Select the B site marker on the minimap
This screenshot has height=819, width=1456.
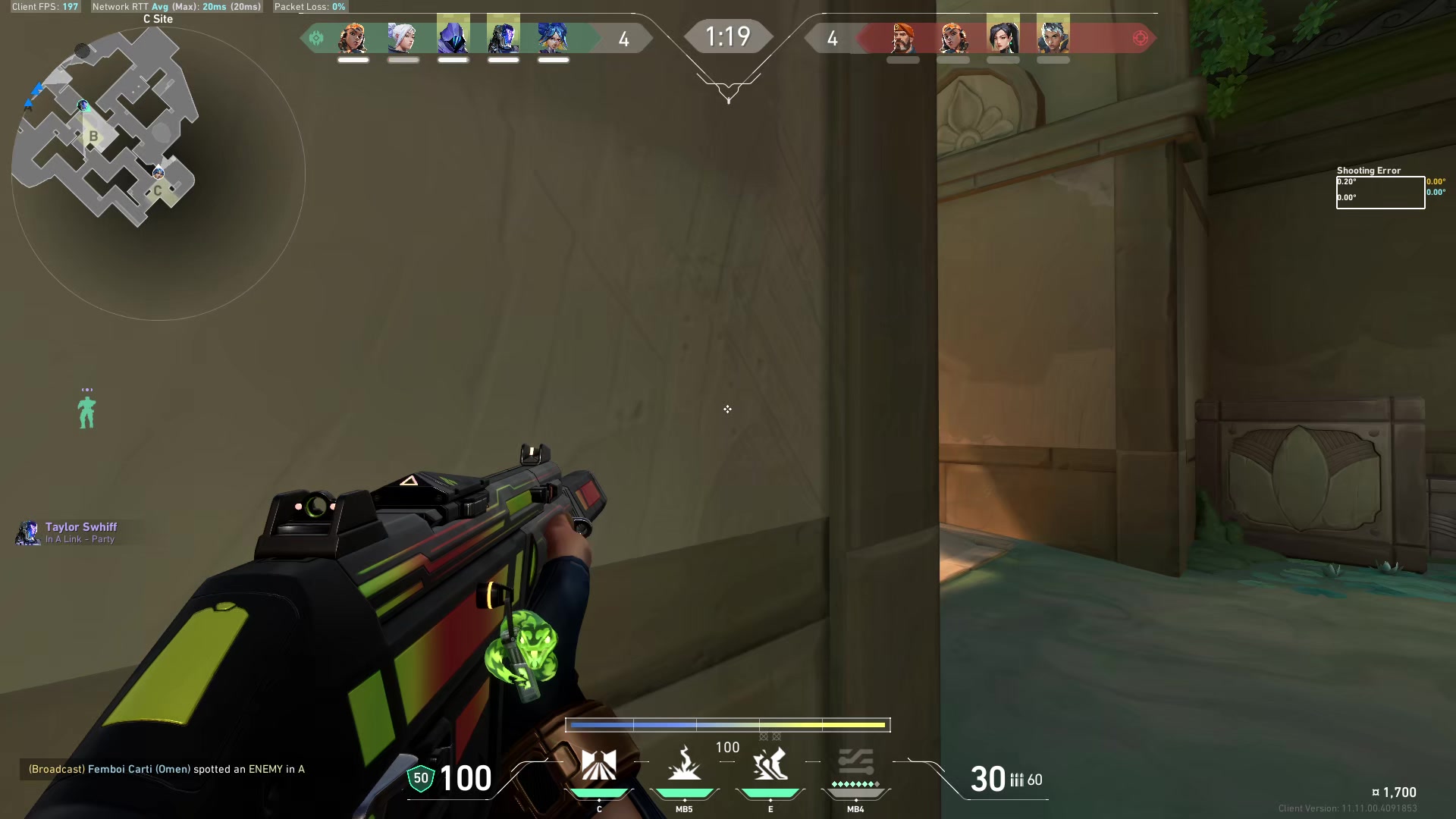click(x=93, y=136)
